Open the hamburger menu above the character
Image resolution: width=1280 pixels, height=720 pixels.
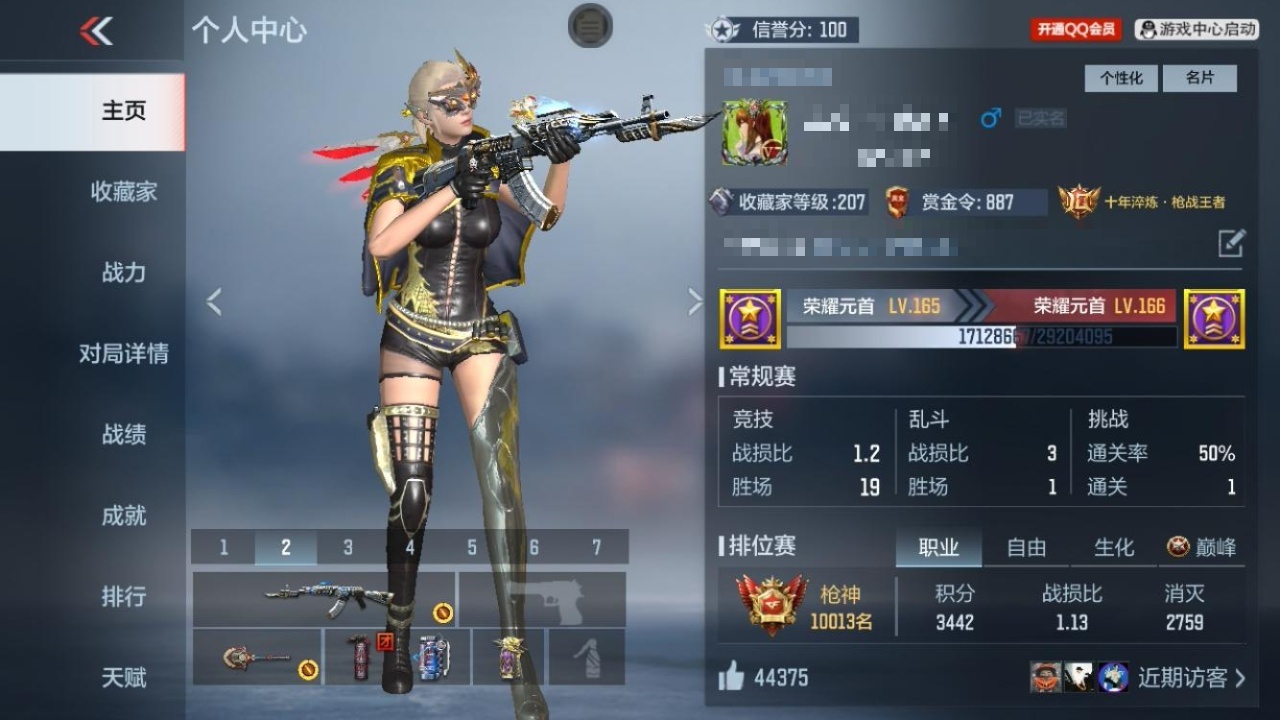coord(590,27)
